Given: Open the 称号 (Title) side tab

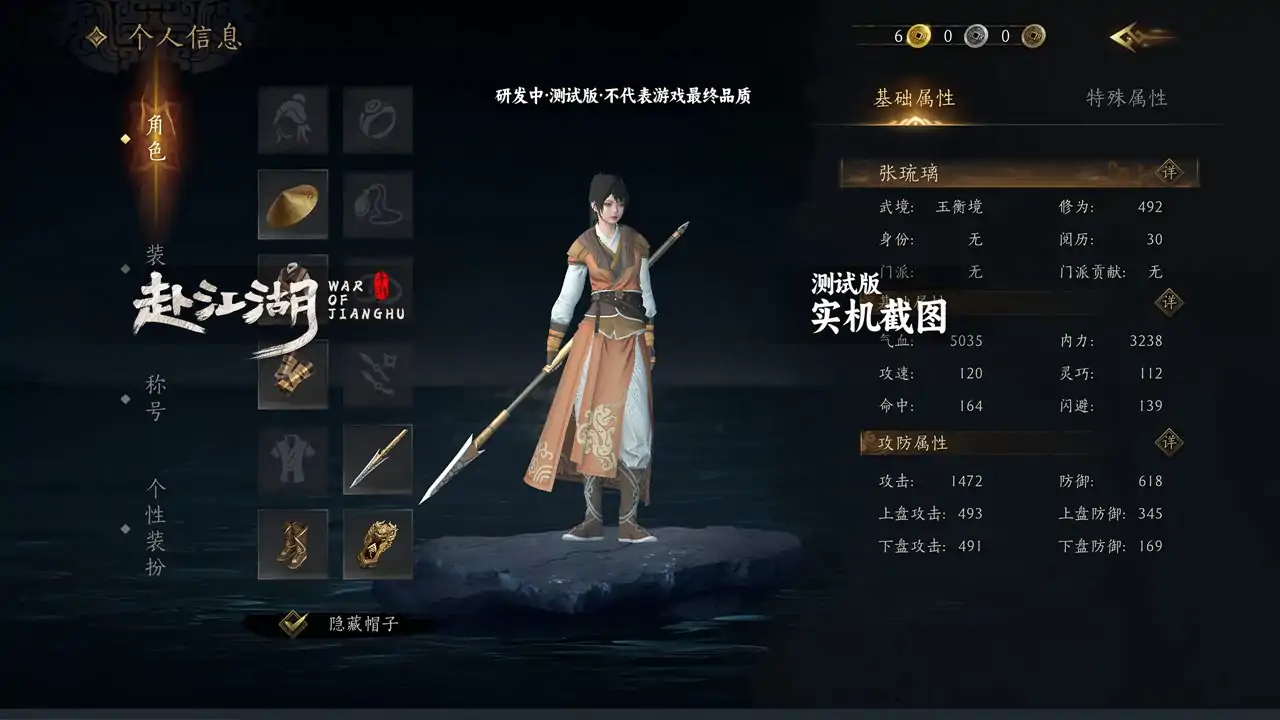Looking at the screenshot, I should [155, 398].
